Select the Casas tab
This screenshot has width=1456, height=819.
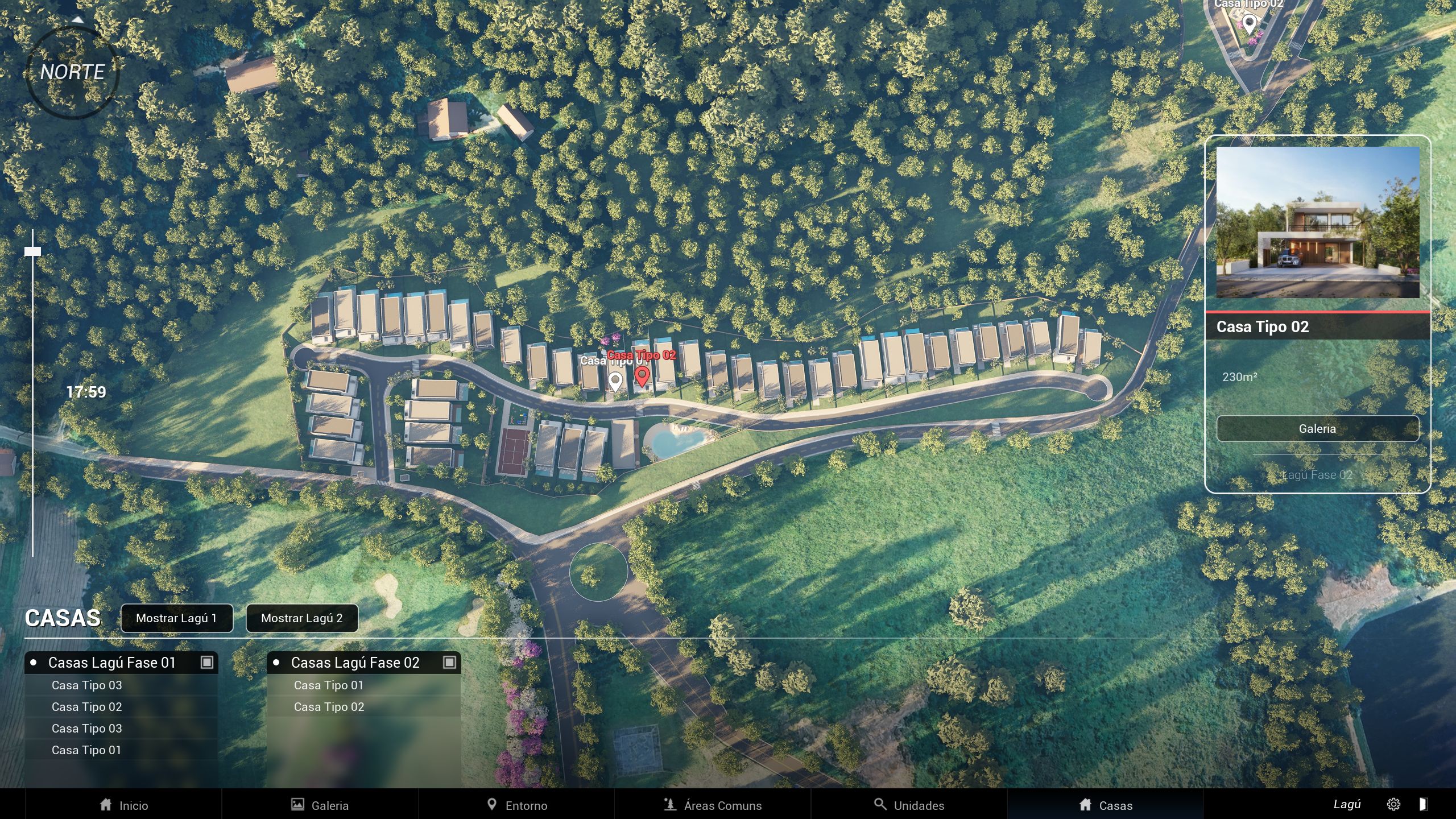click(x=1106, y=805)
